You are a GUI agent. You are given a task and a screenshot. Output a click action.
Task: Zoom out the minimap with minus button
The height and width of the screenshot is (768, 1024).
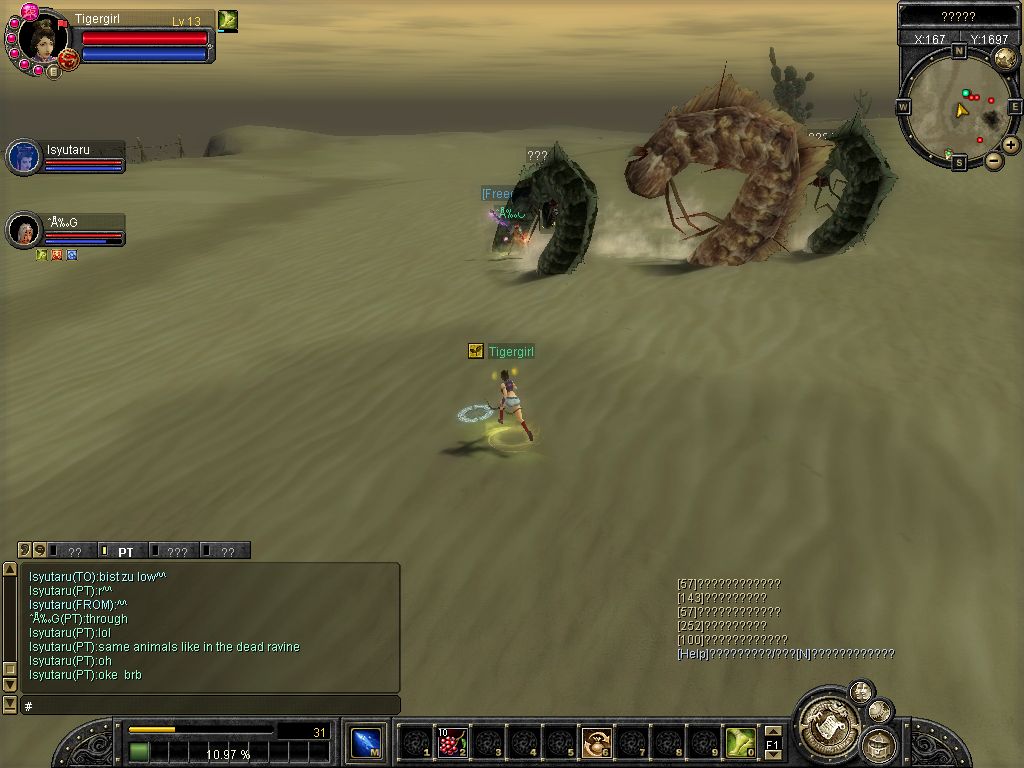pyautogui.click(x=994, y=160)
